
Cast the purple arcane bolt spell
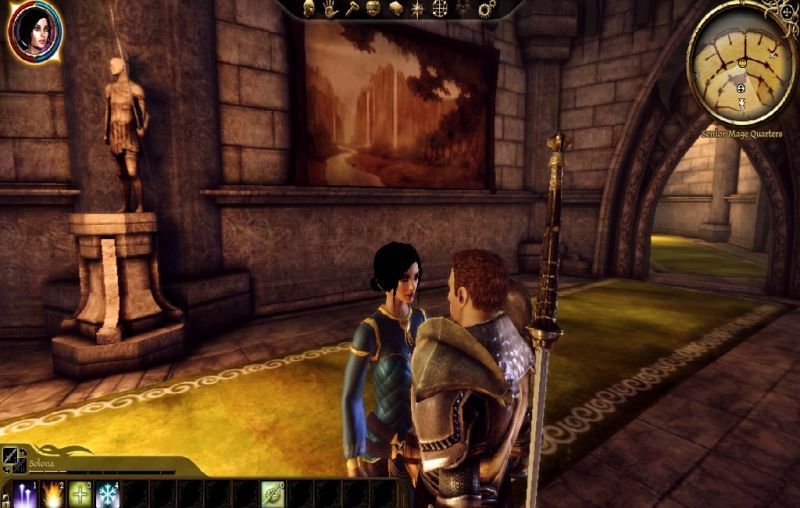pyautogui.click(x=26, y=494)
